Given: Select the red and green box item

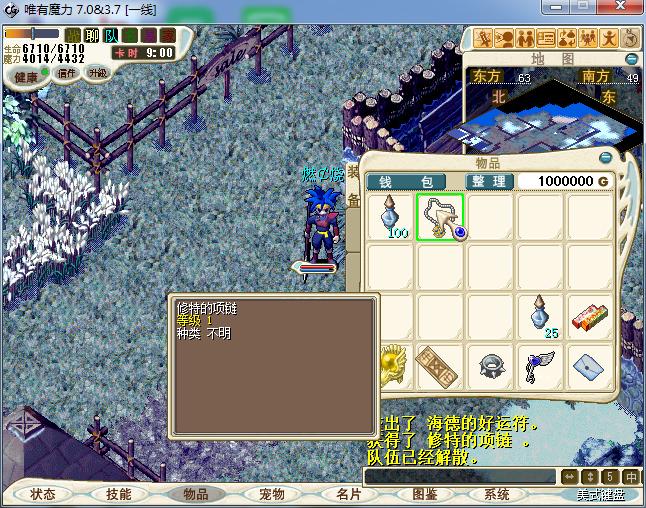Looking at the screenshot, I should point(591,316).
